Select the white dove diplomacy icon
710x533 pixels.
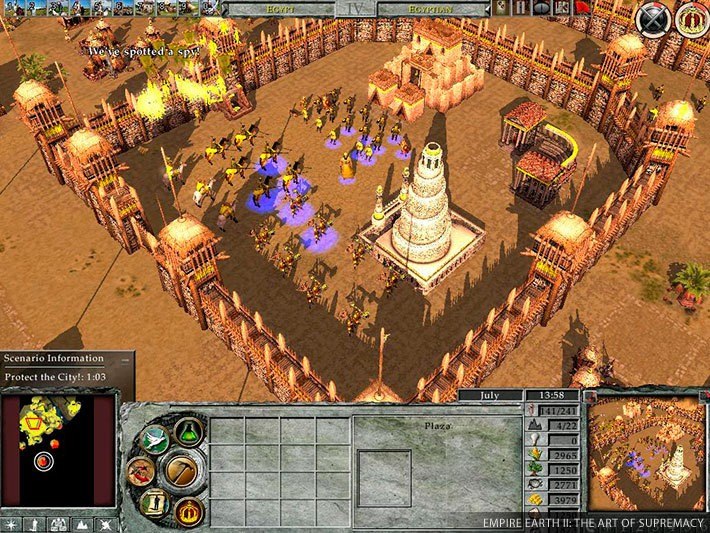153,437
